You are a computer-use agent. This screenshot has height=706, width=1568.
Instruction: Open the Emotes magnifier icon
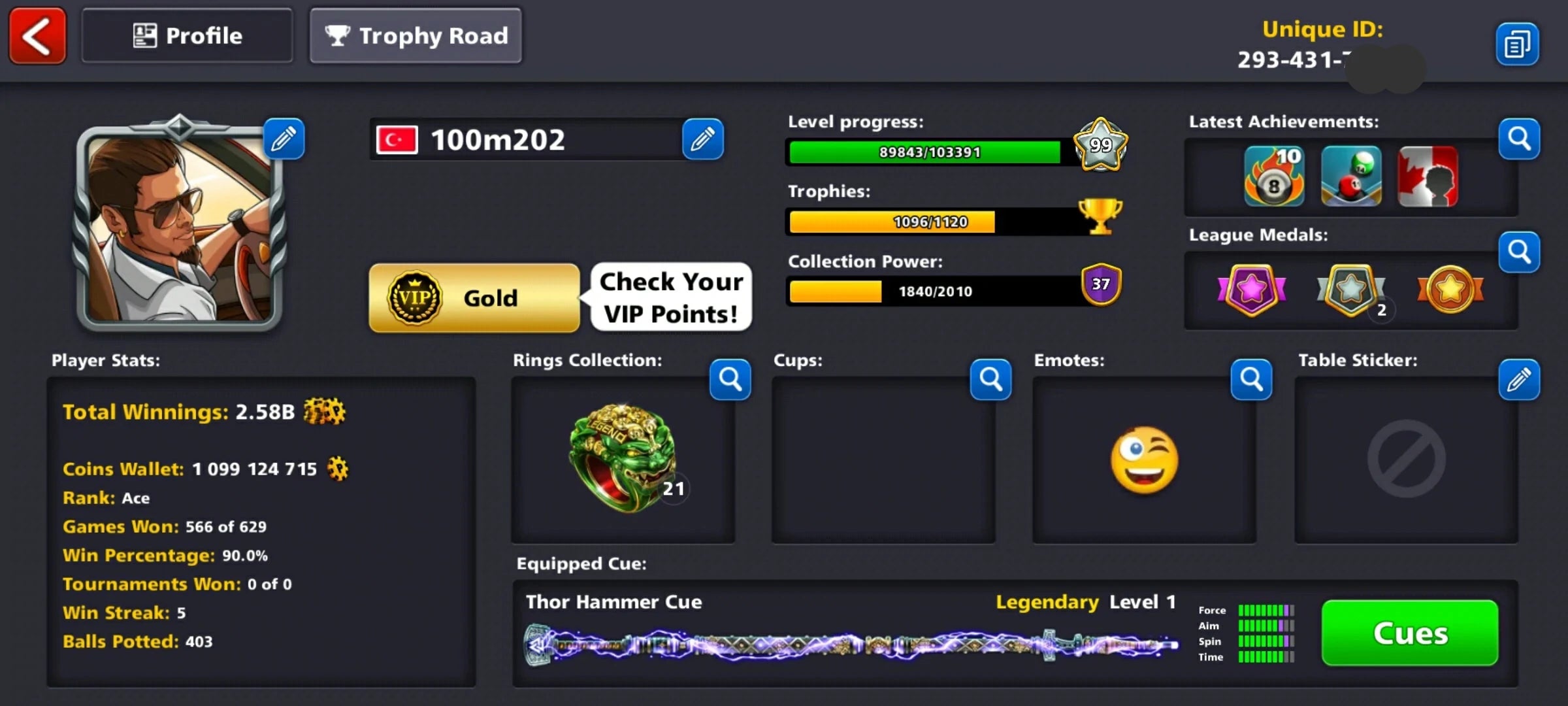1251,379
